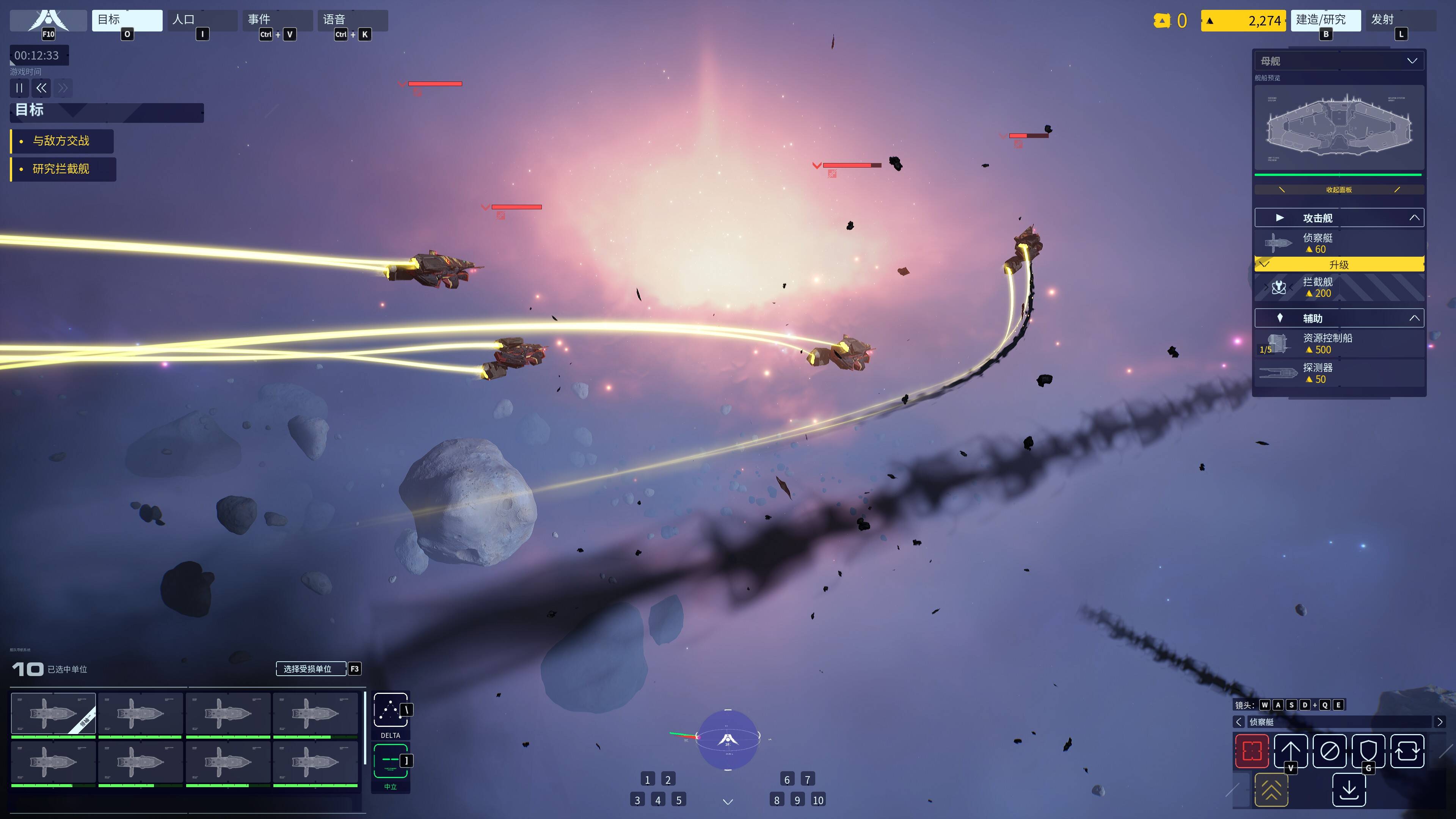Activate the red attack target command
The height and width of the screenshot is (819, 1456).
click(1251, 751)
